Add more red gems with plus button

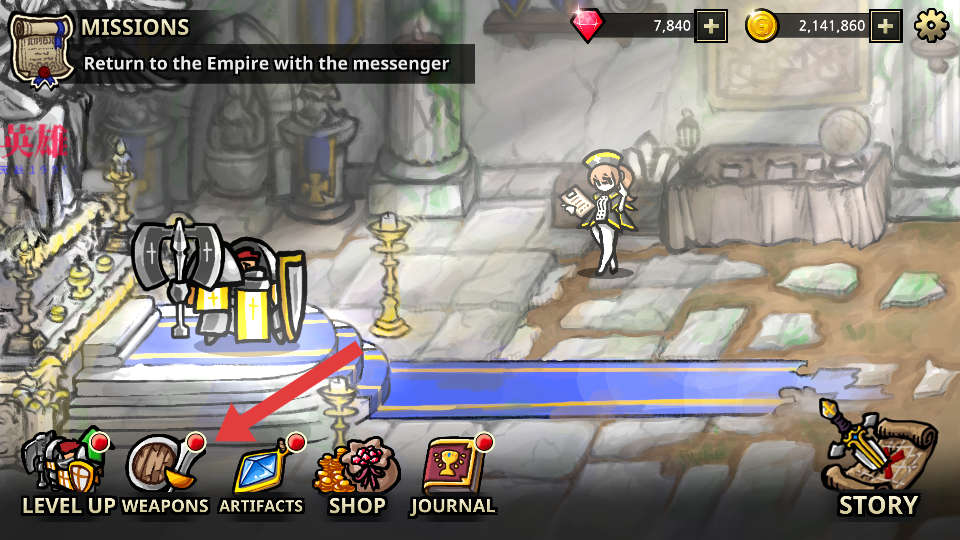tap(711, 26)
